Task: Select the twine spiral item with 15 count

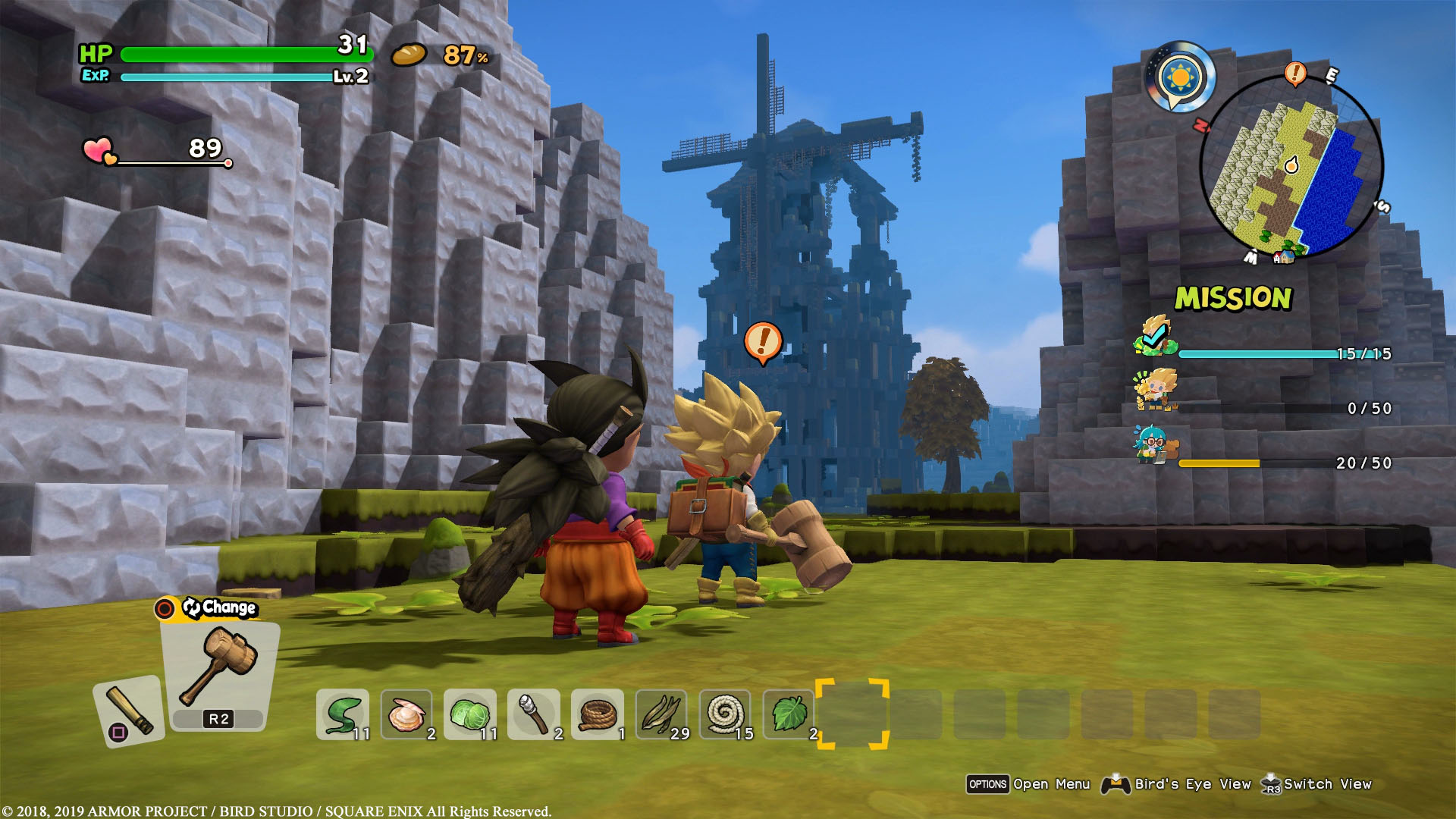Action: (726, 714)
